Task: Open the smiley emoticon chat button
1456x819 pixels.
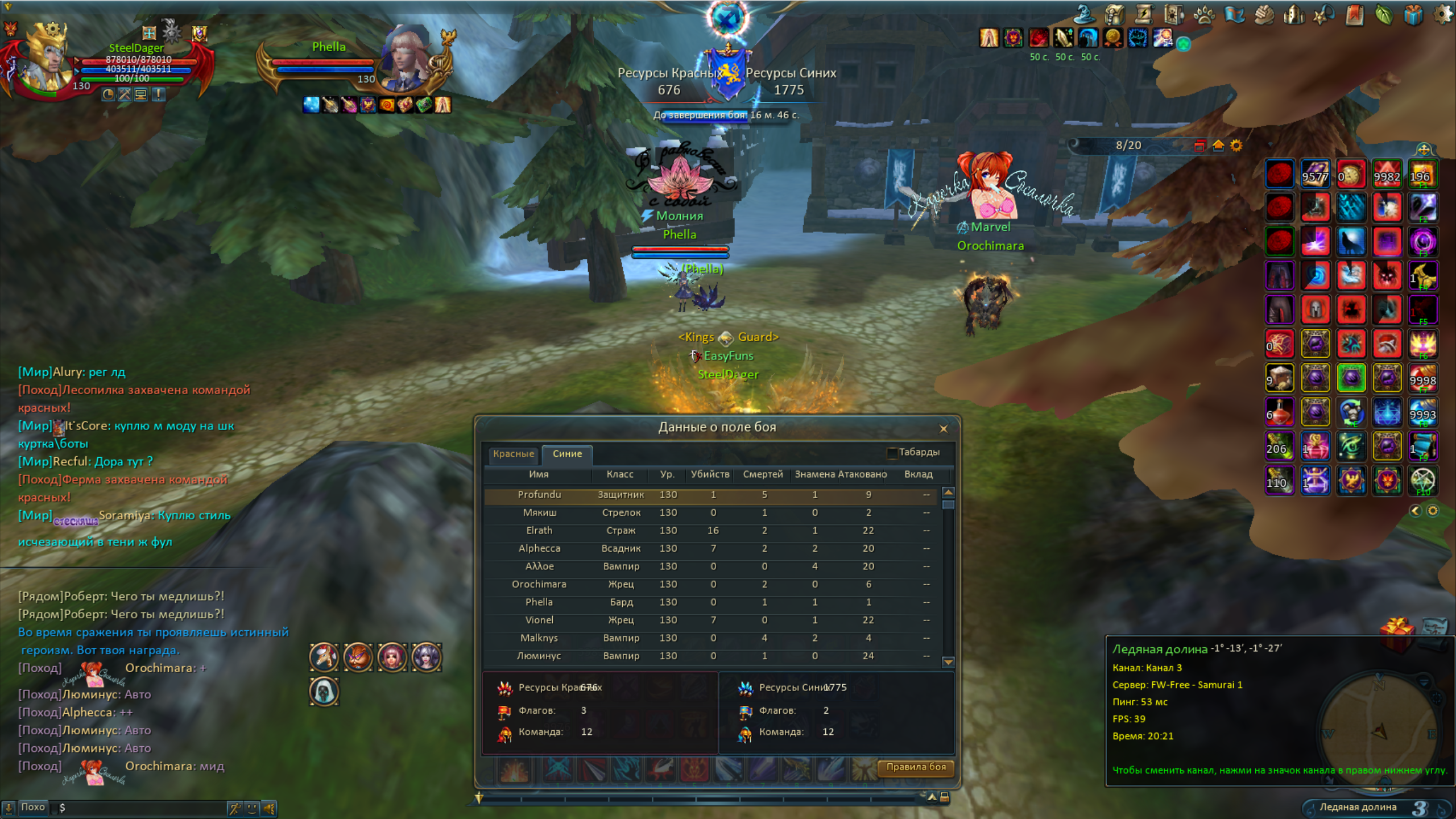Action: [x=253, y=808]
